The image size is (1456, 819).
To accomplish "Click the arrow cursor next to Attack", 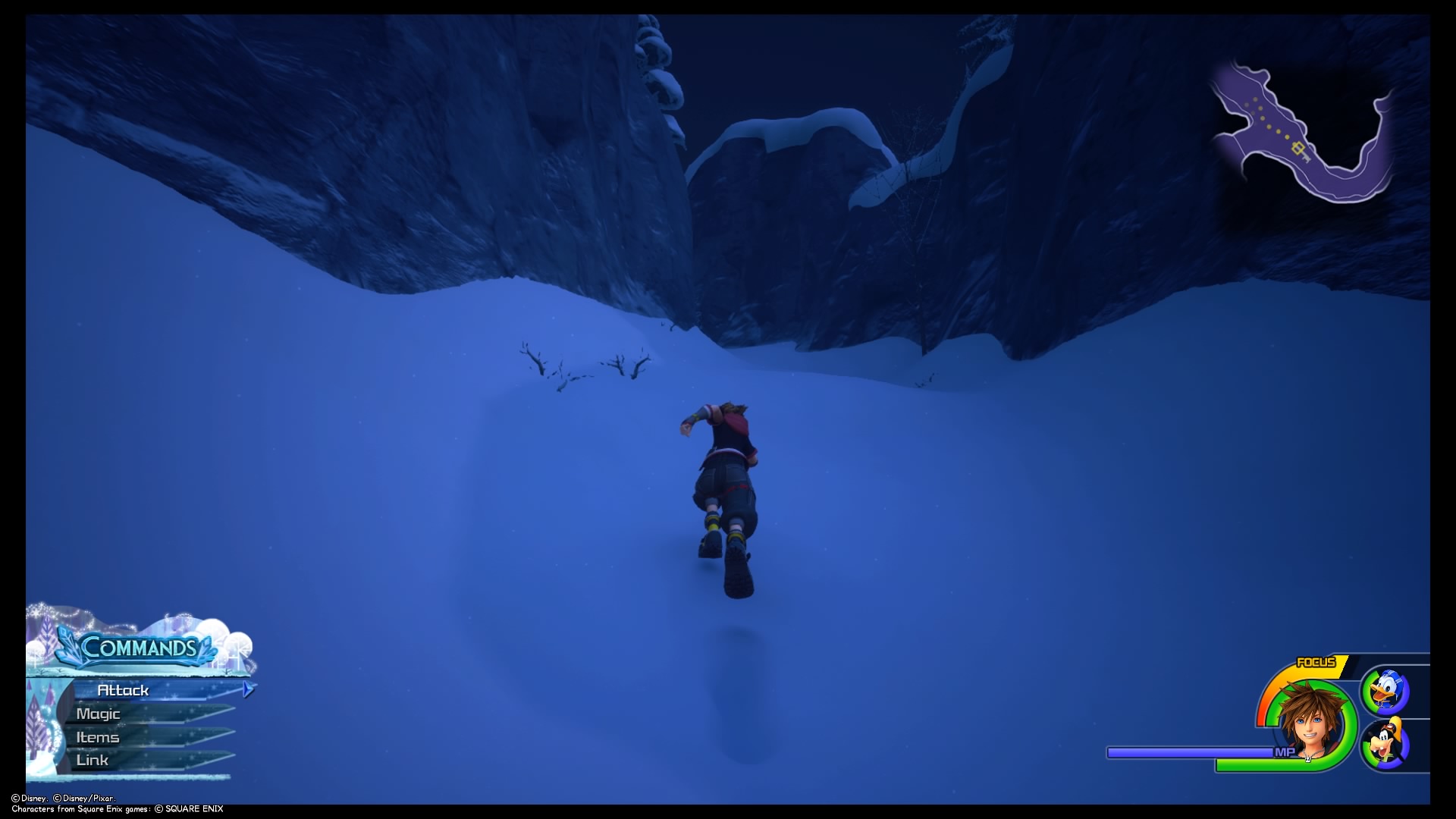I will click(x=247, y=690).
